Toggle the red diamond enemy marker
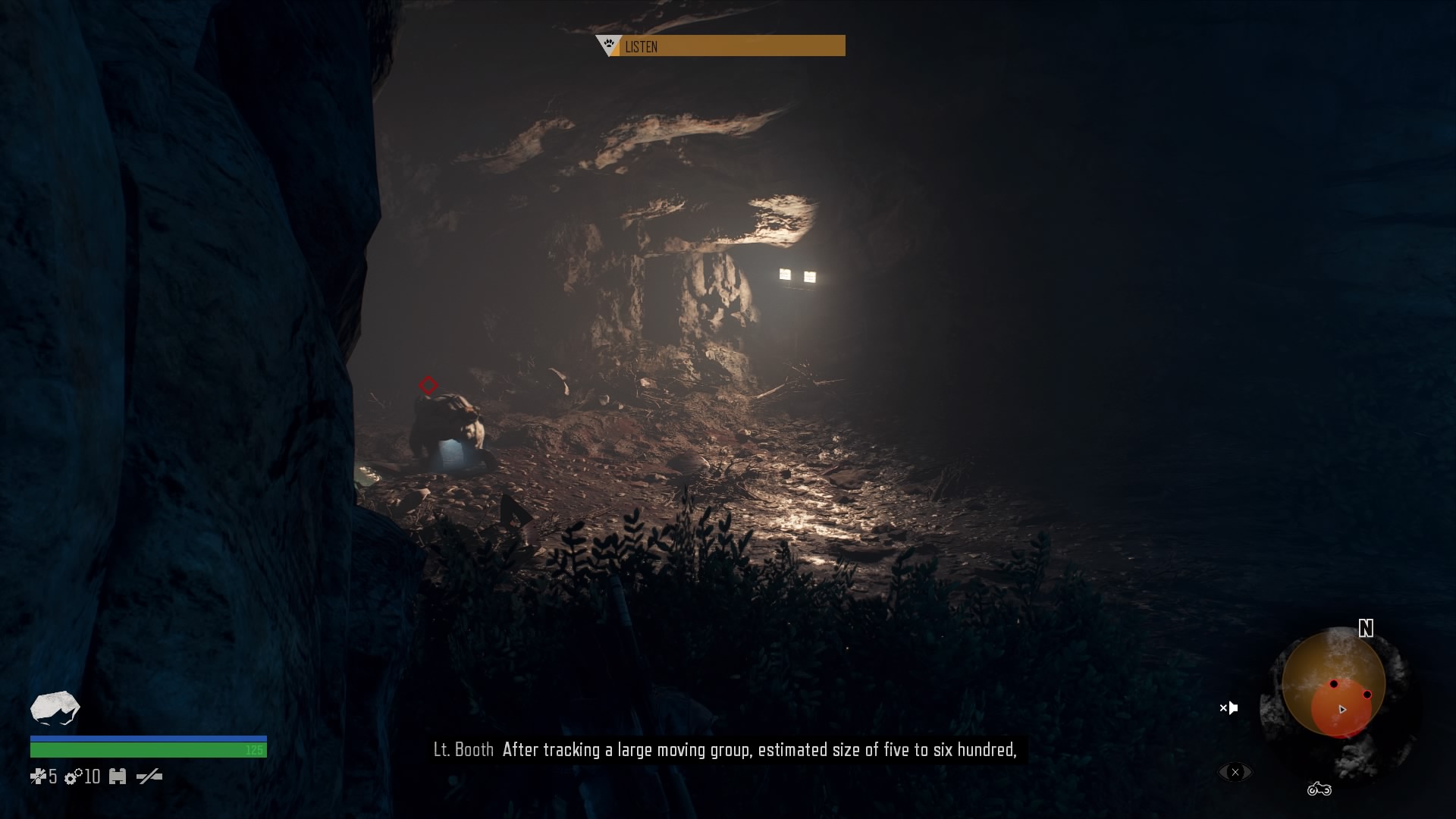Image resolution: width=1456 pixels, height=819 pixels. pyautogui.click(x=429, y=386)
